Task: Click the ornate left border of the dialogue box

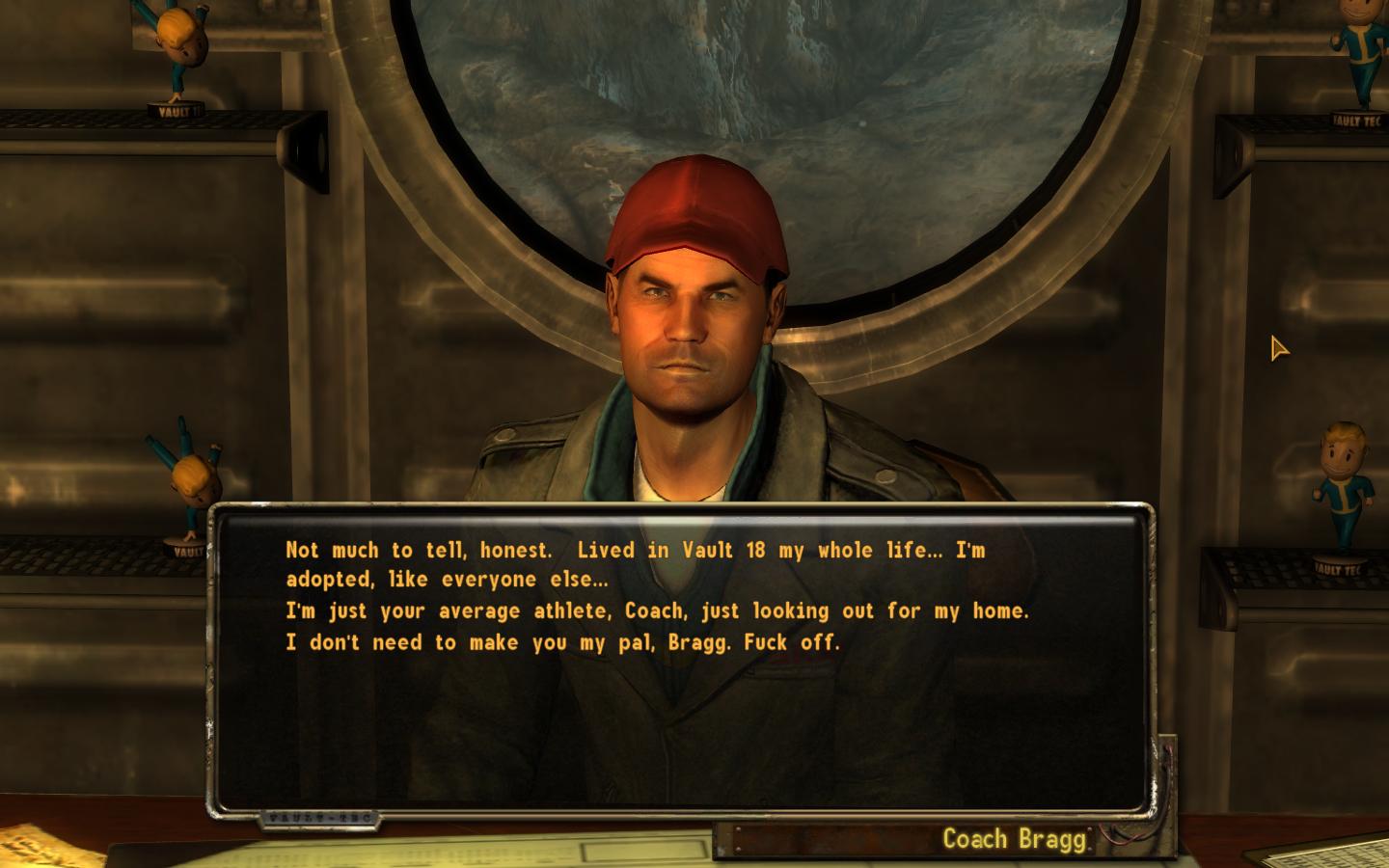Action: pos(214,665)
